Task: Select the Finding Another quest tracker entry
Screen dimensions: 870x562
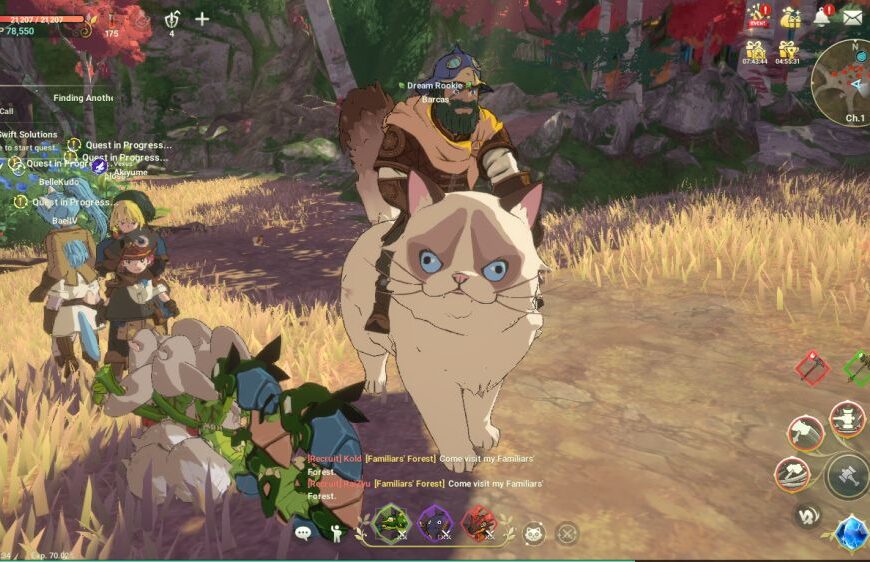Action: 82,98
